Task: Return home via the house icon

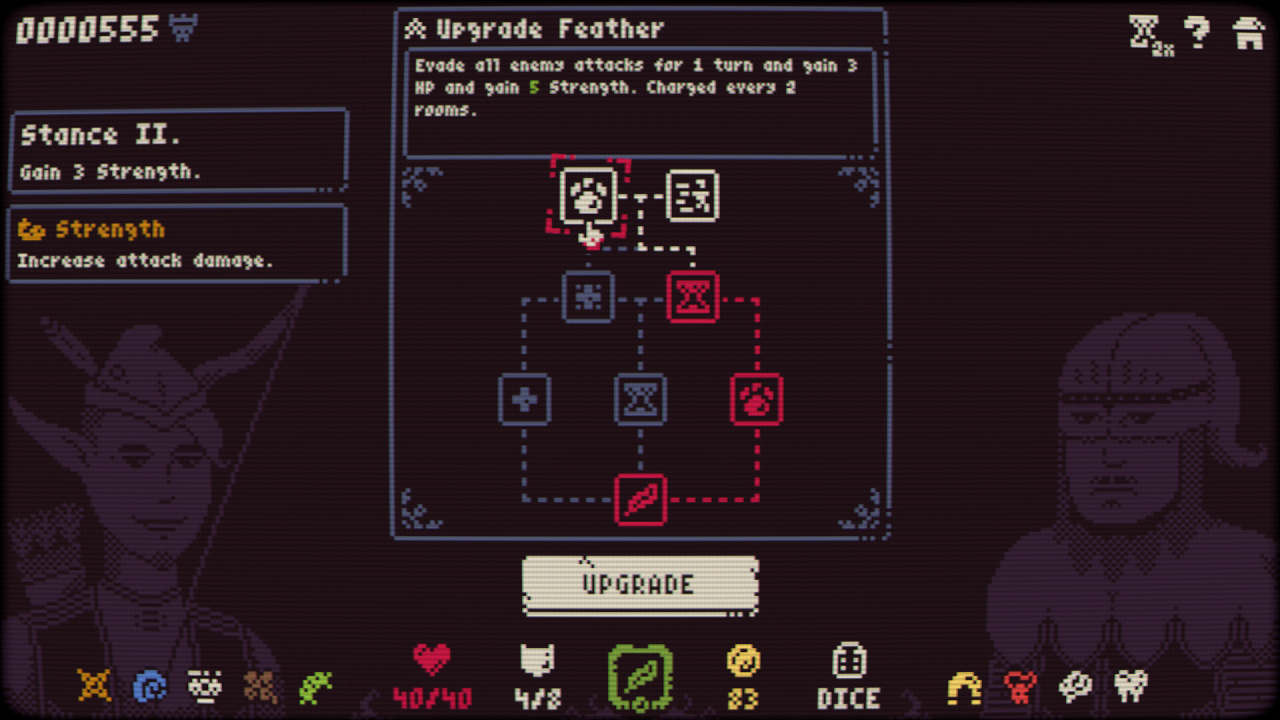Action: click(x=1248, y=32)
